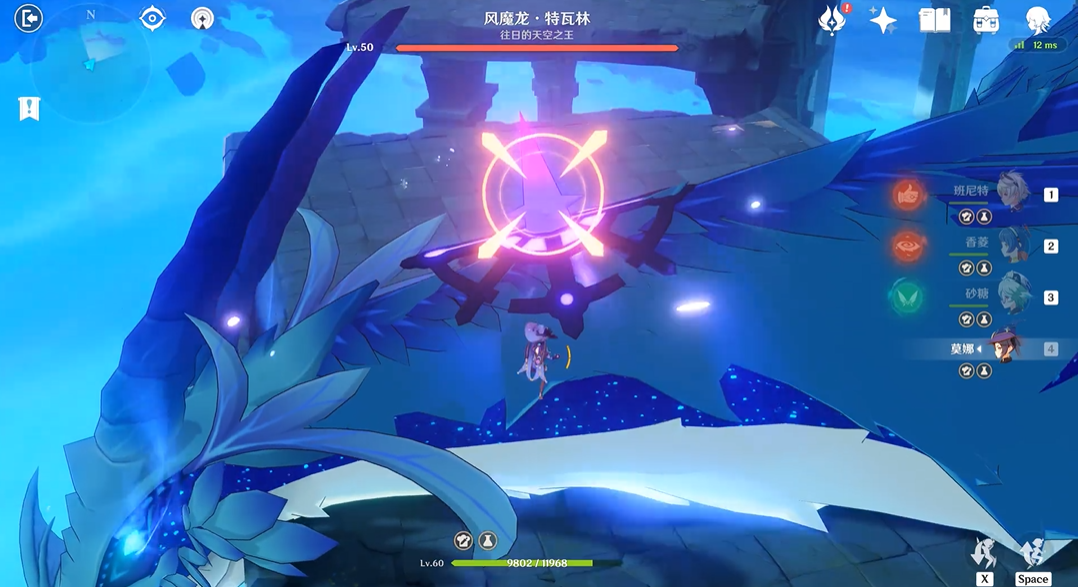Tap the jump icon above Space
The height and width of the screenshot is (587, 1078).
pyautogui.click(x=1032, y=552)
